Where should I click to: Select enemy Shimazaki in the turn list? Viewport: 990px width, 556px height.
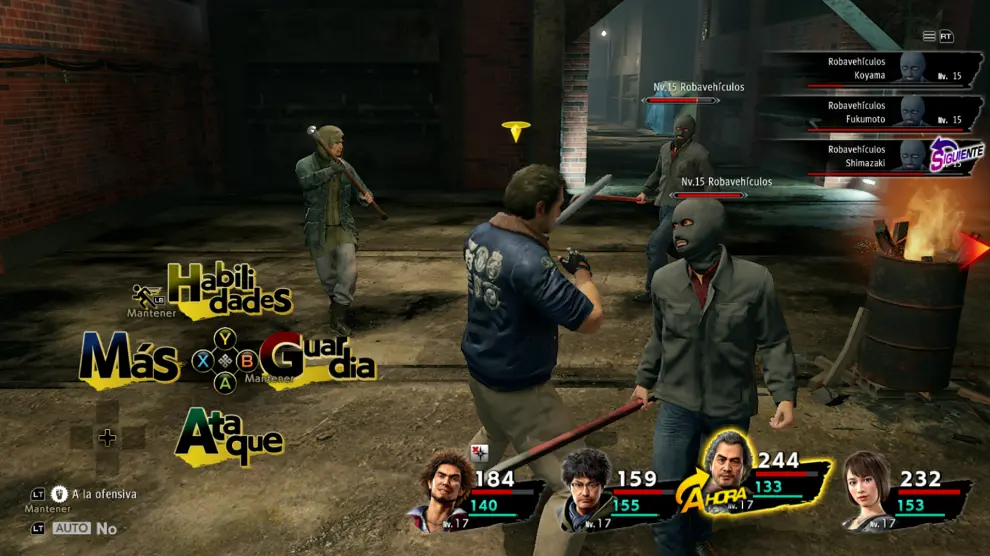coord(892,156)
